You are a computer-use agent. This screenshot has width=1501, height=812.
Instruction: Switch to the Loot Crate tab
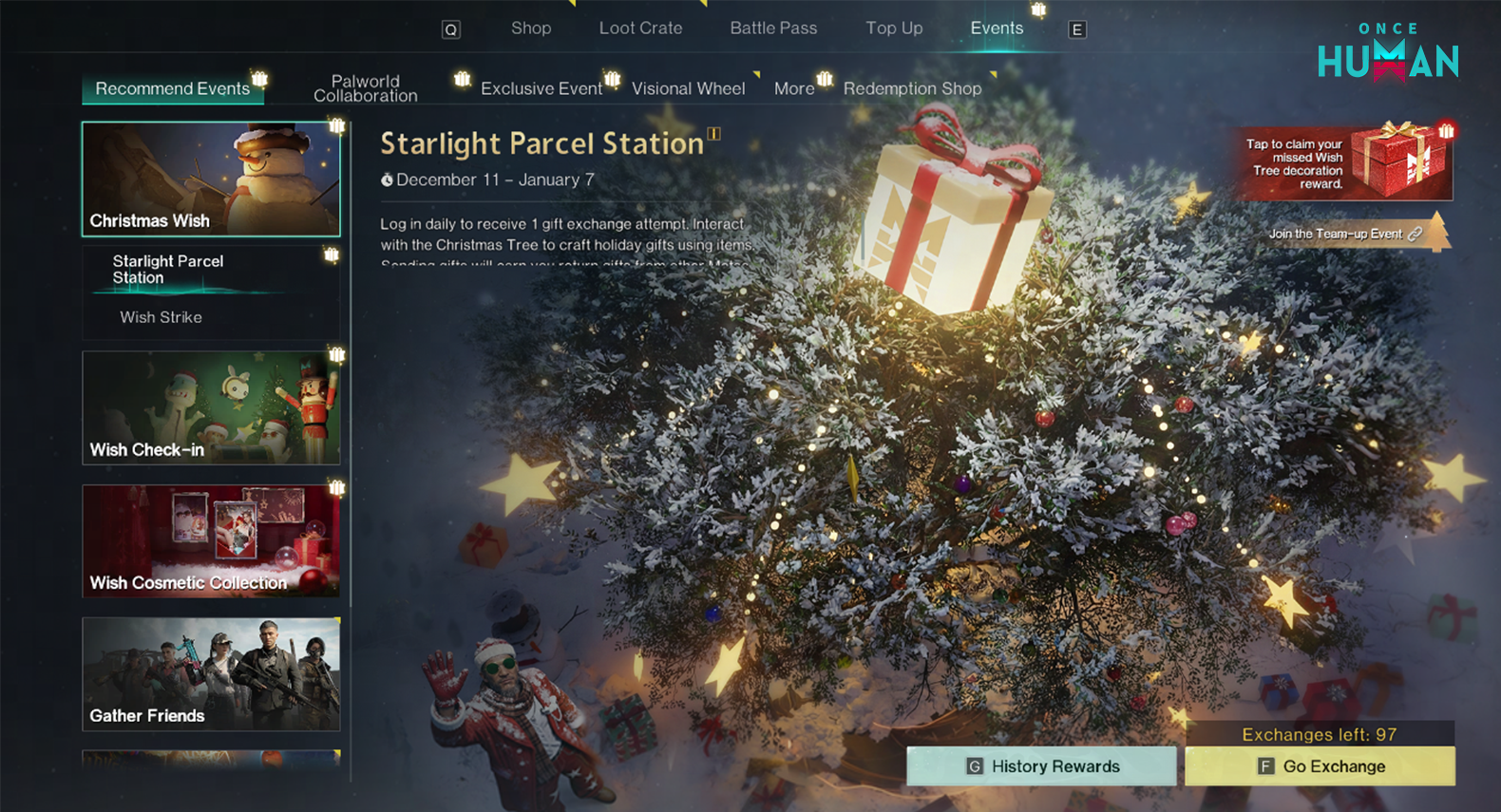point(640,28)
